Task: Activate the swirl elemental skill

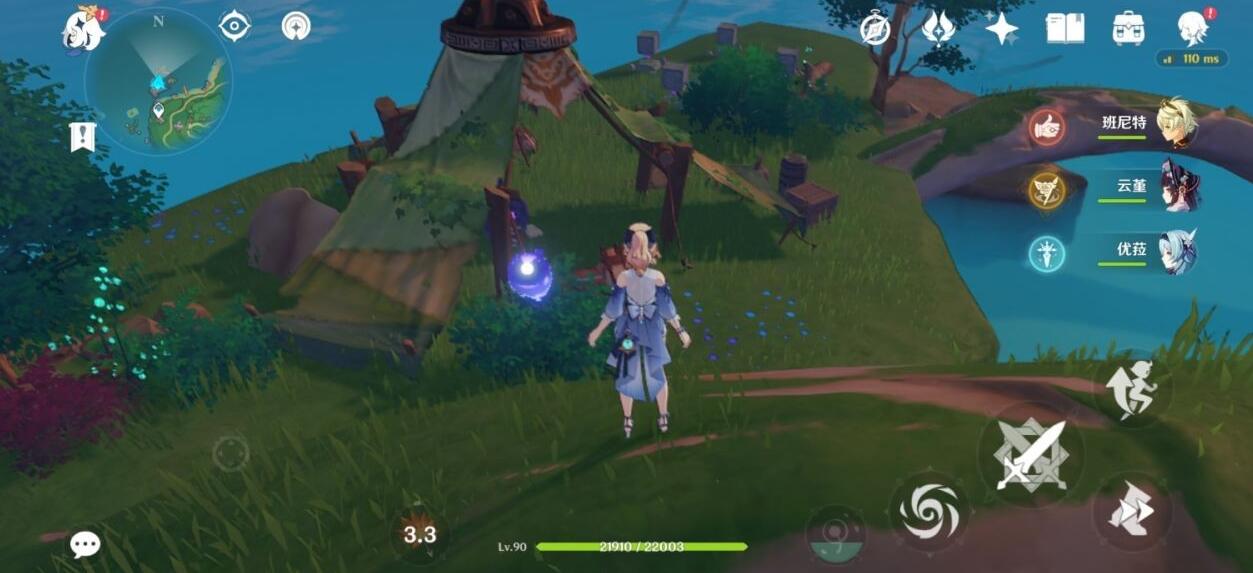Action: click(x=929, y=511)
